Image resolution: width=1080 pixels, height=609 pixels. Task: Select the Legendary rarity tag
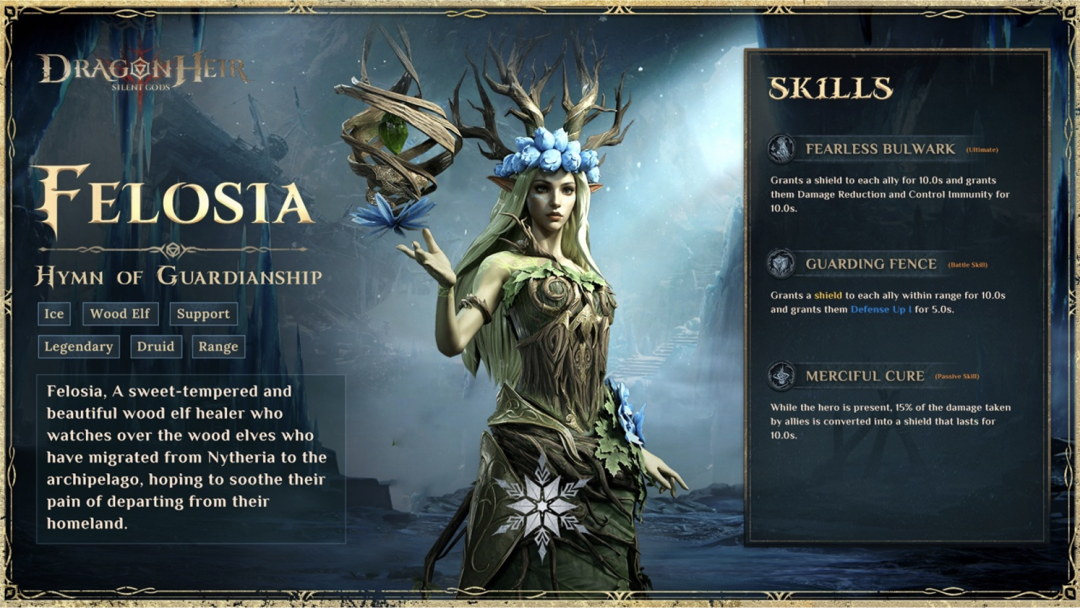(x=78, y=347)
